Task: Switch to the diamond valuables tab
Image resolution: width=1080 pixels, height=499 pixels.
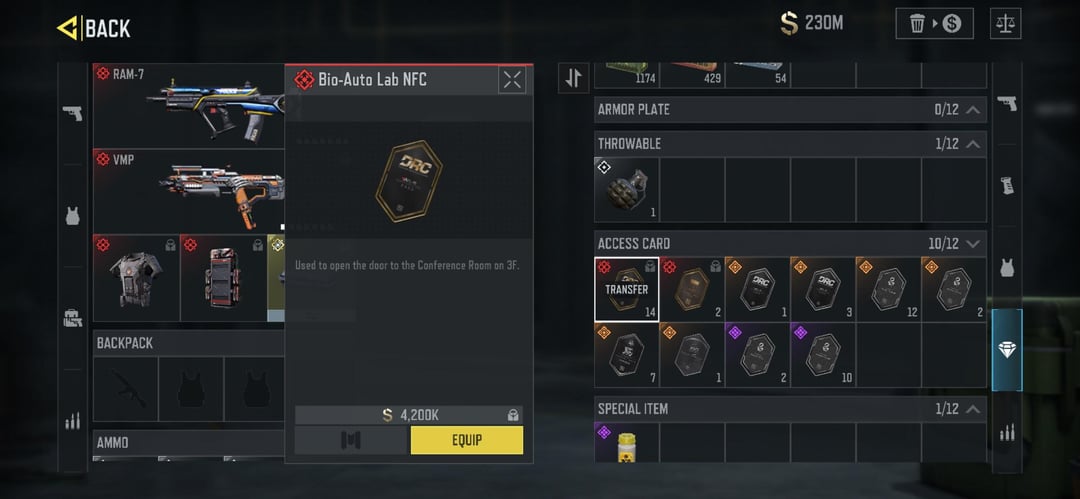Action: coord(1007,350)
